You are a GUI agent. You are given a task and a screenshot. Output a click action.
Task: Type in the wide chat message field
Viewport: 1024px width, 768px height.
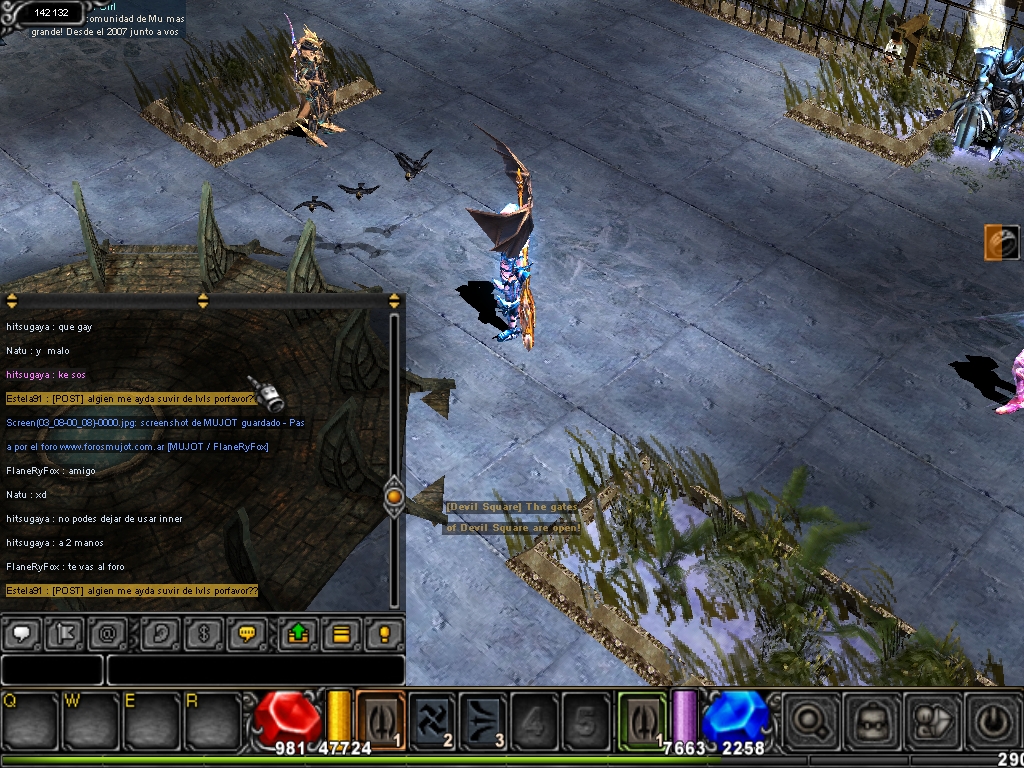click(255, 669)
